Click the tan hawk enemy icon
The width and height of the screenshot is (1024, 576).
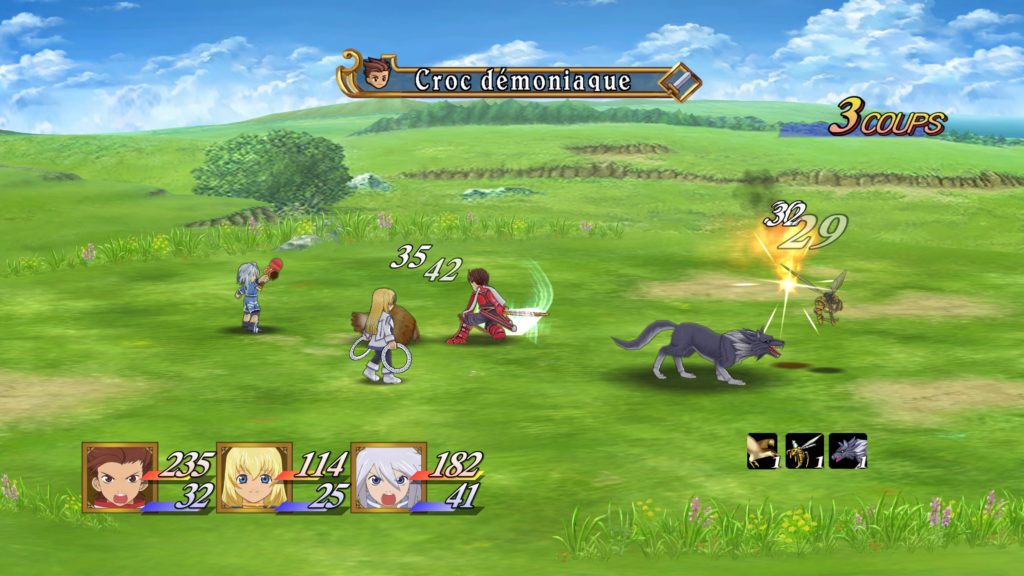763,450
